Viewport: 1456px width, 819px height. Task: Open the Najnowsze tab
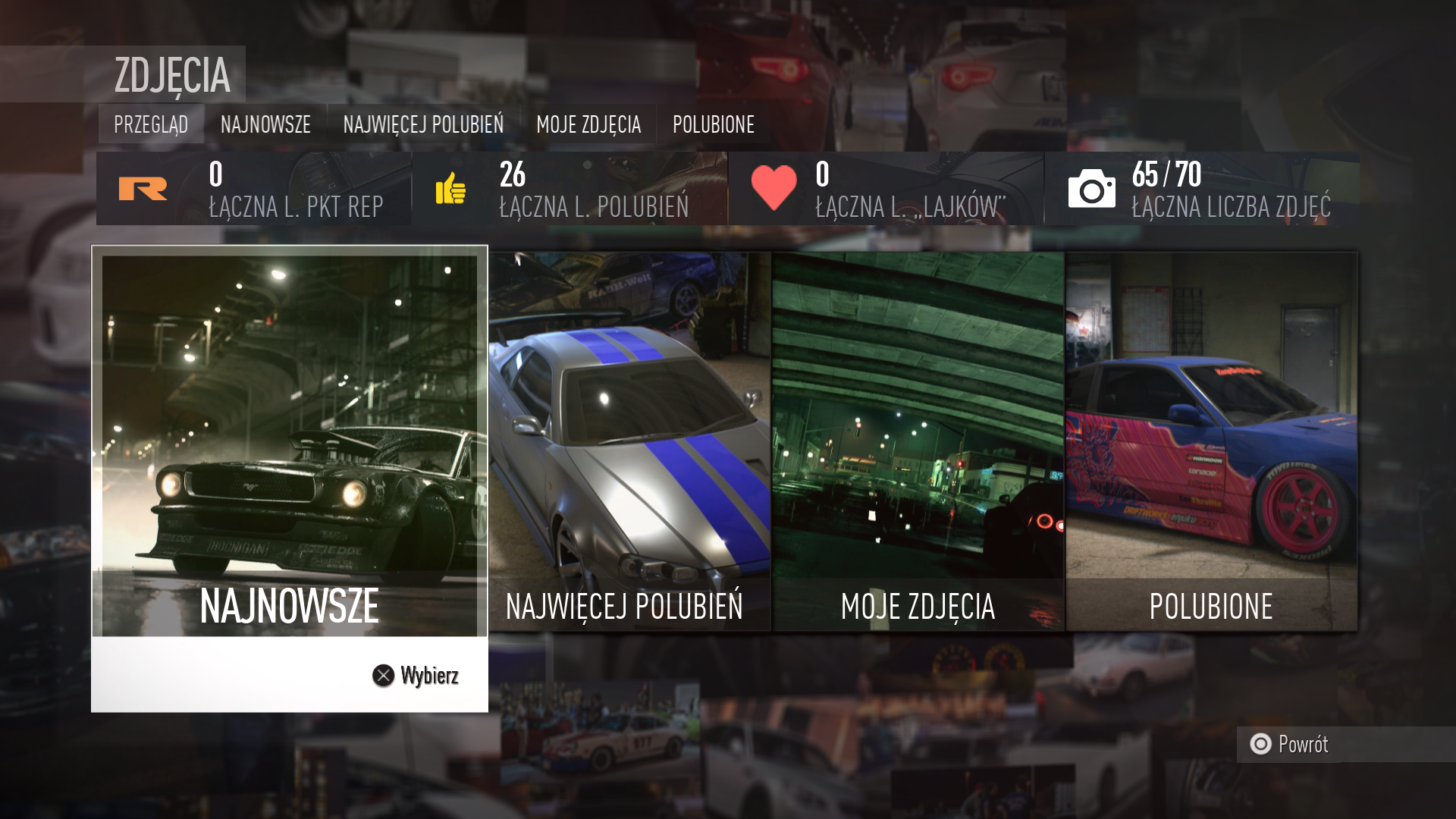pyautogui.click(x=265, y=124)
